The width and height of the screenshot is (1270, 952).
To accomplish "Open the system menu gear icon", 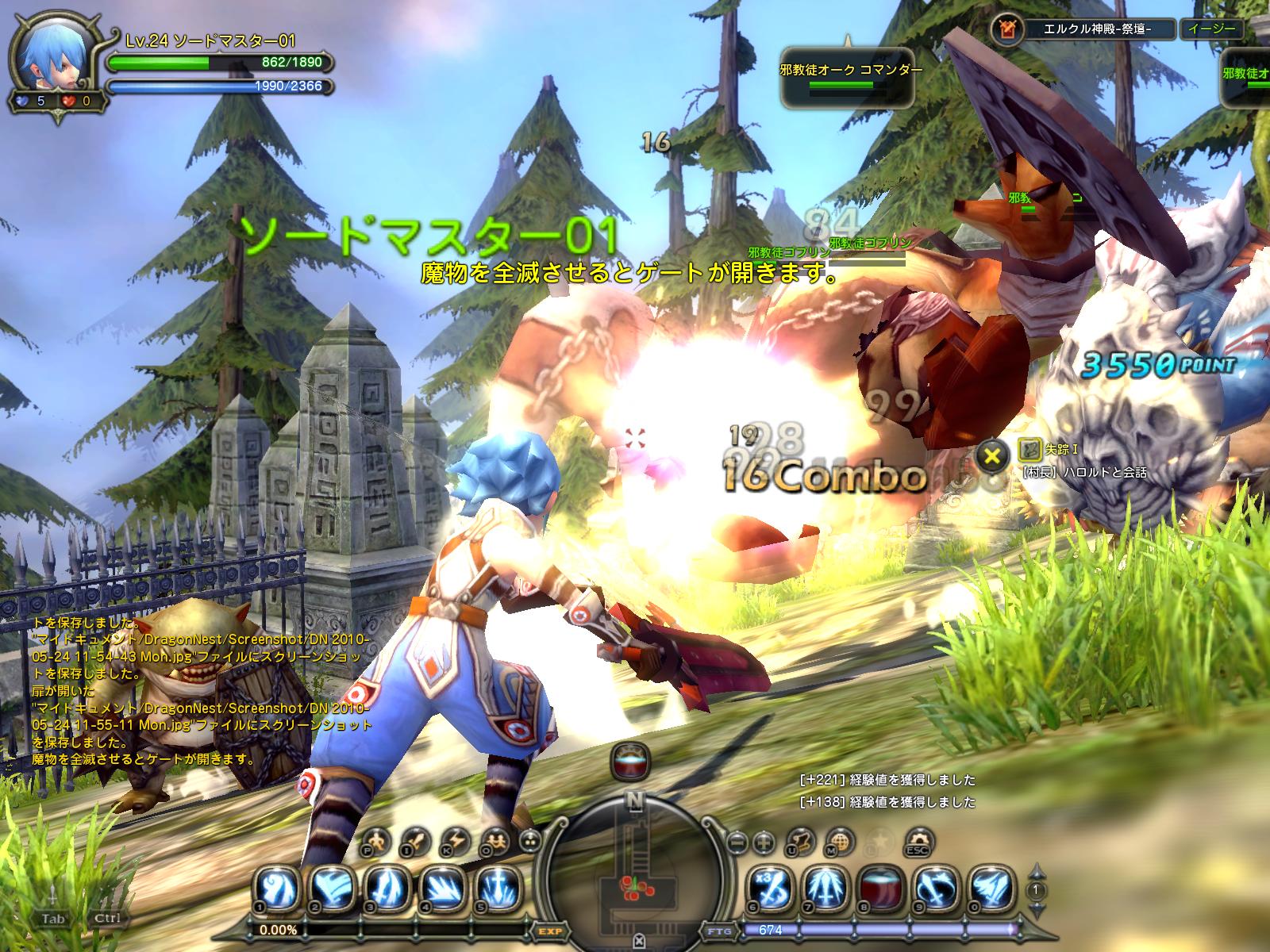I will [x=919, y=840].
